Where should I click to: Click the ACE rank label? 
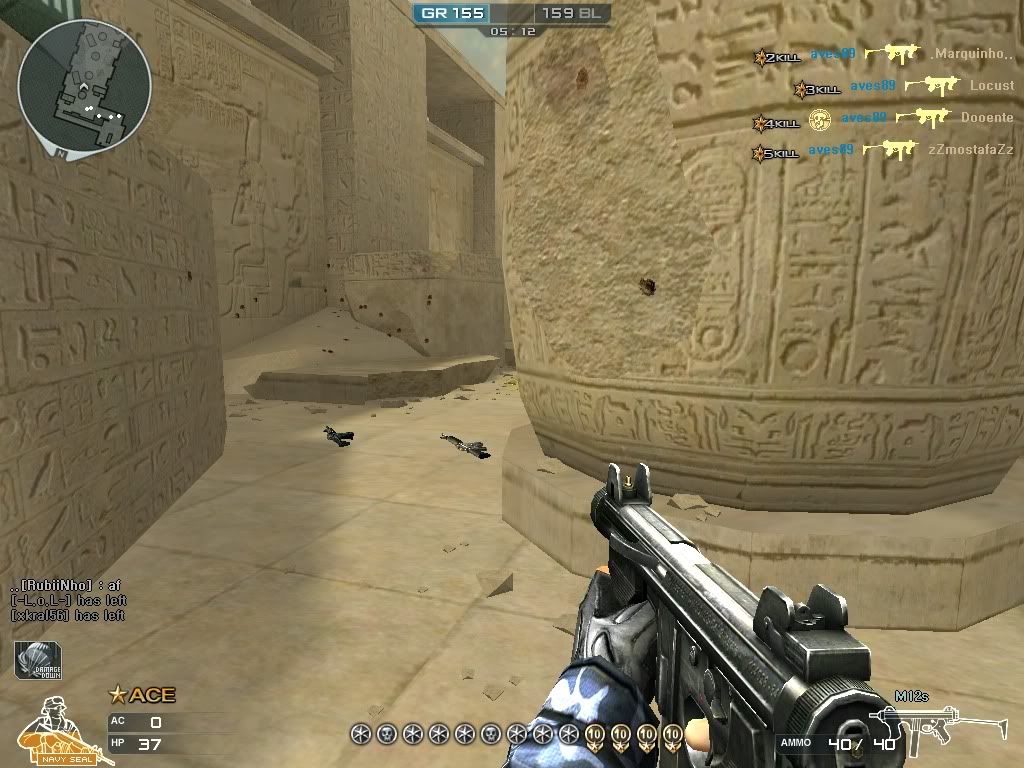[142, 695]
